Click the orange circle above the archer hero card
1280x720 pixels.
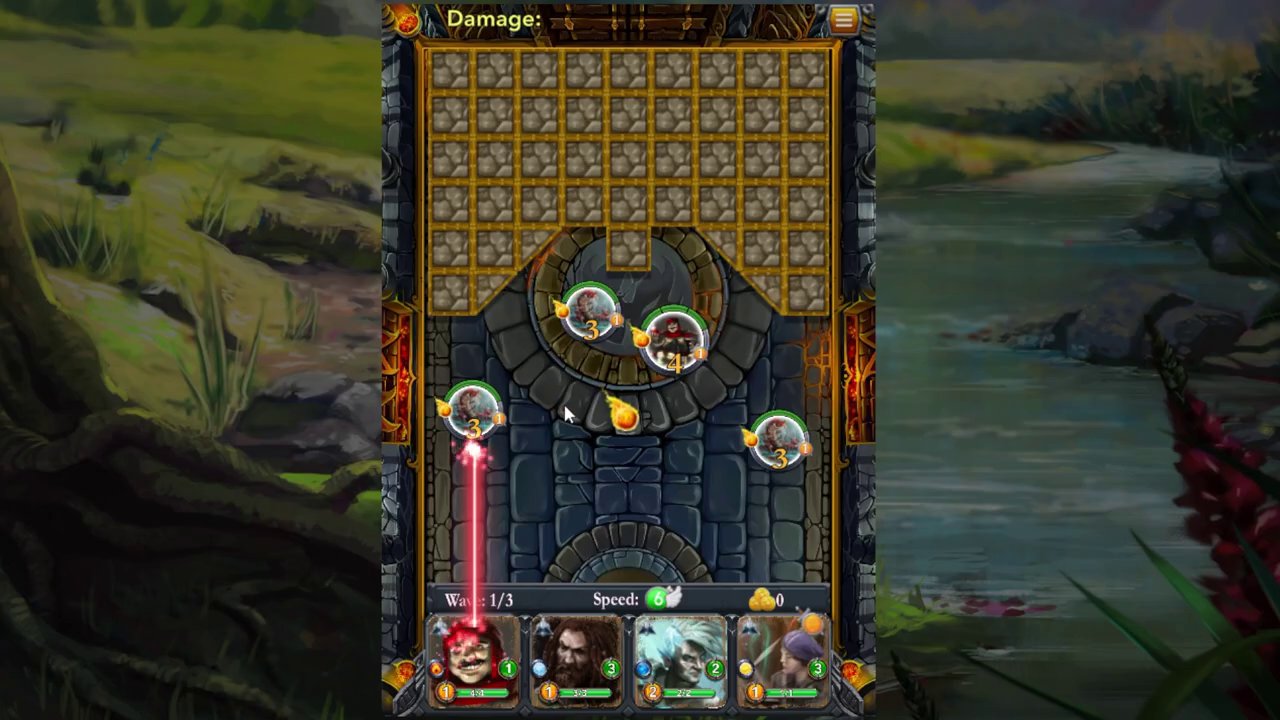(813, 625)
